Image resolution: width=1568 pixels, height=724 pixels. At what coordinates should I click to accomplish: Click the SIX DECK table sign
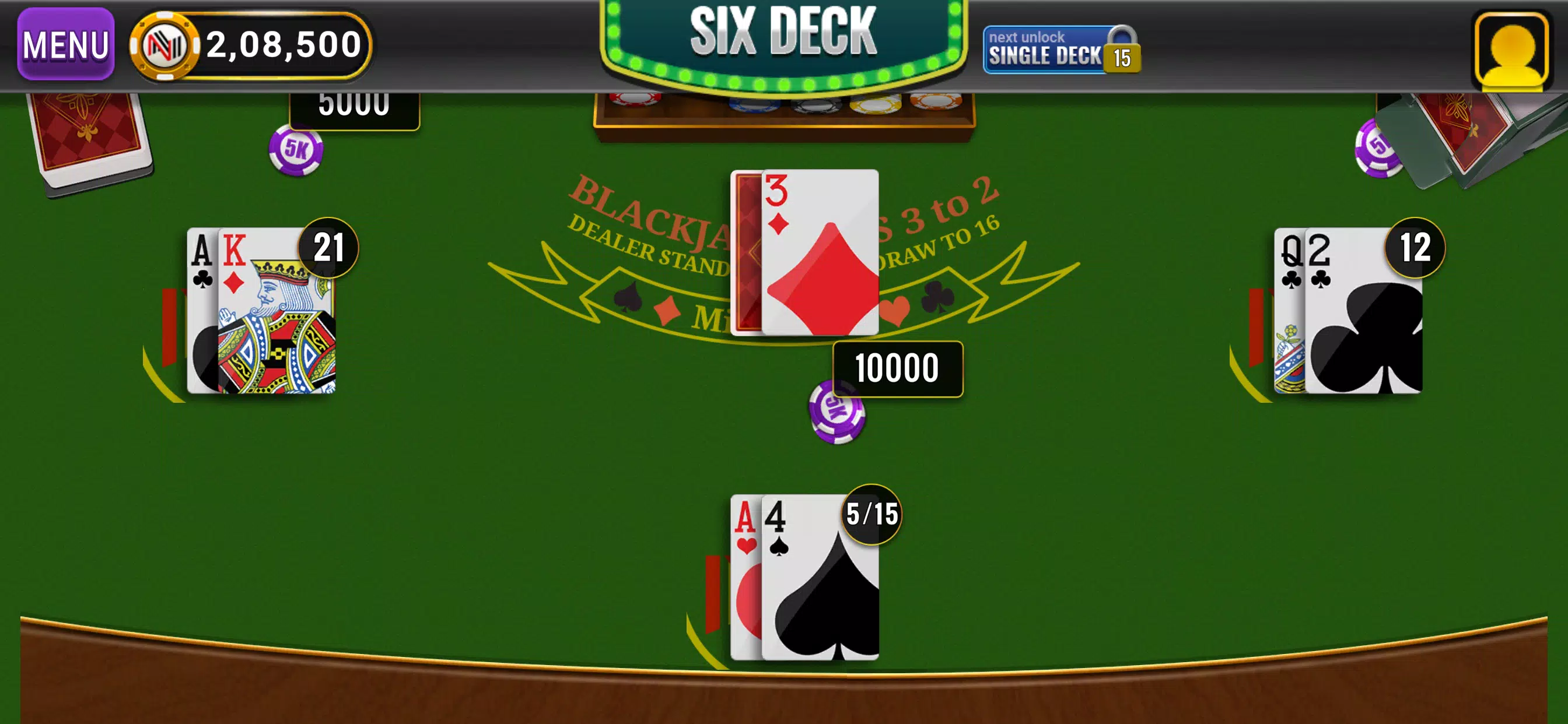pyautogui.click(x=784, y=33)
